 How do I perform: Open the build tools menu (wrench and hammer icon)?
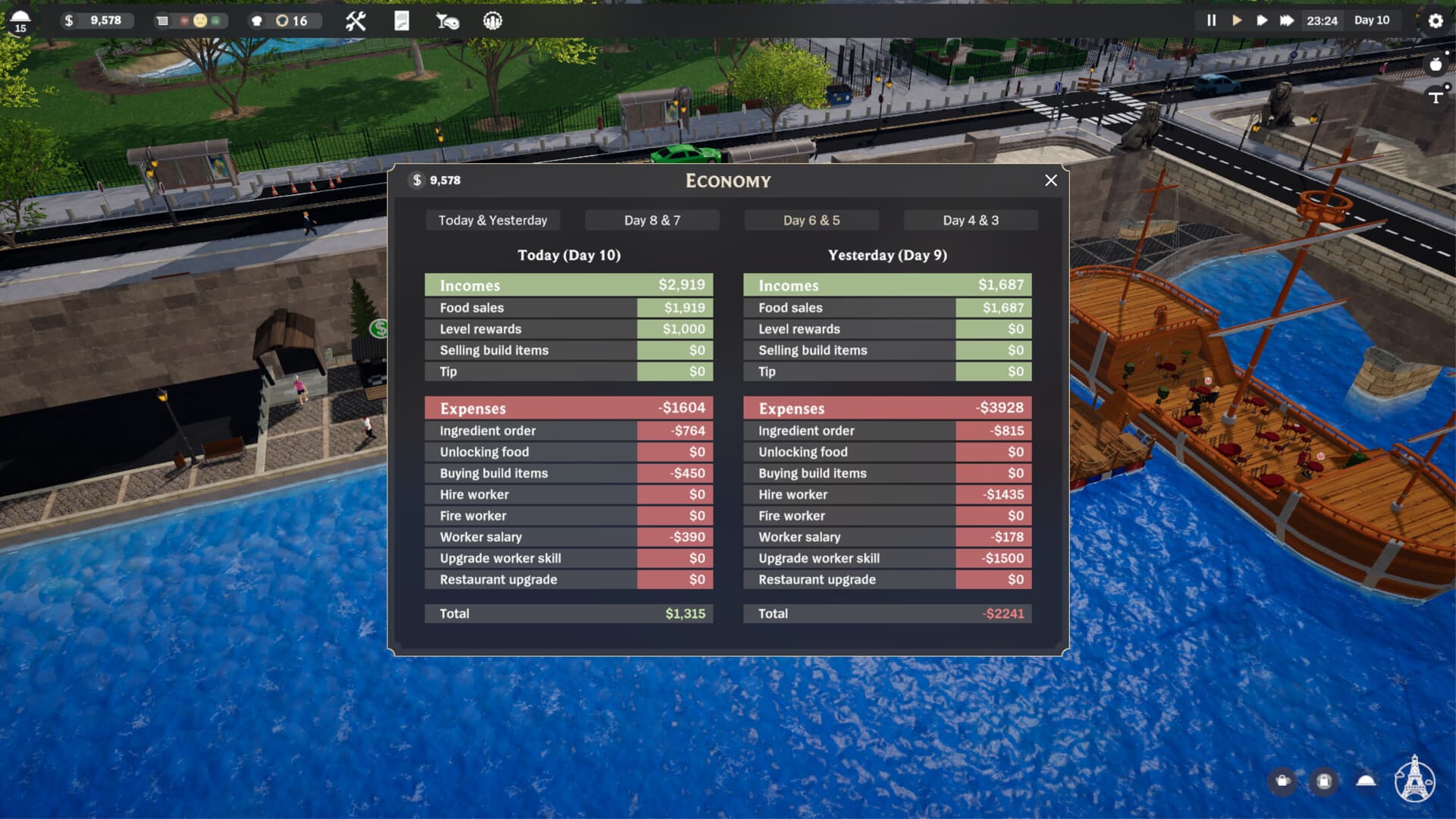[355, 20]
